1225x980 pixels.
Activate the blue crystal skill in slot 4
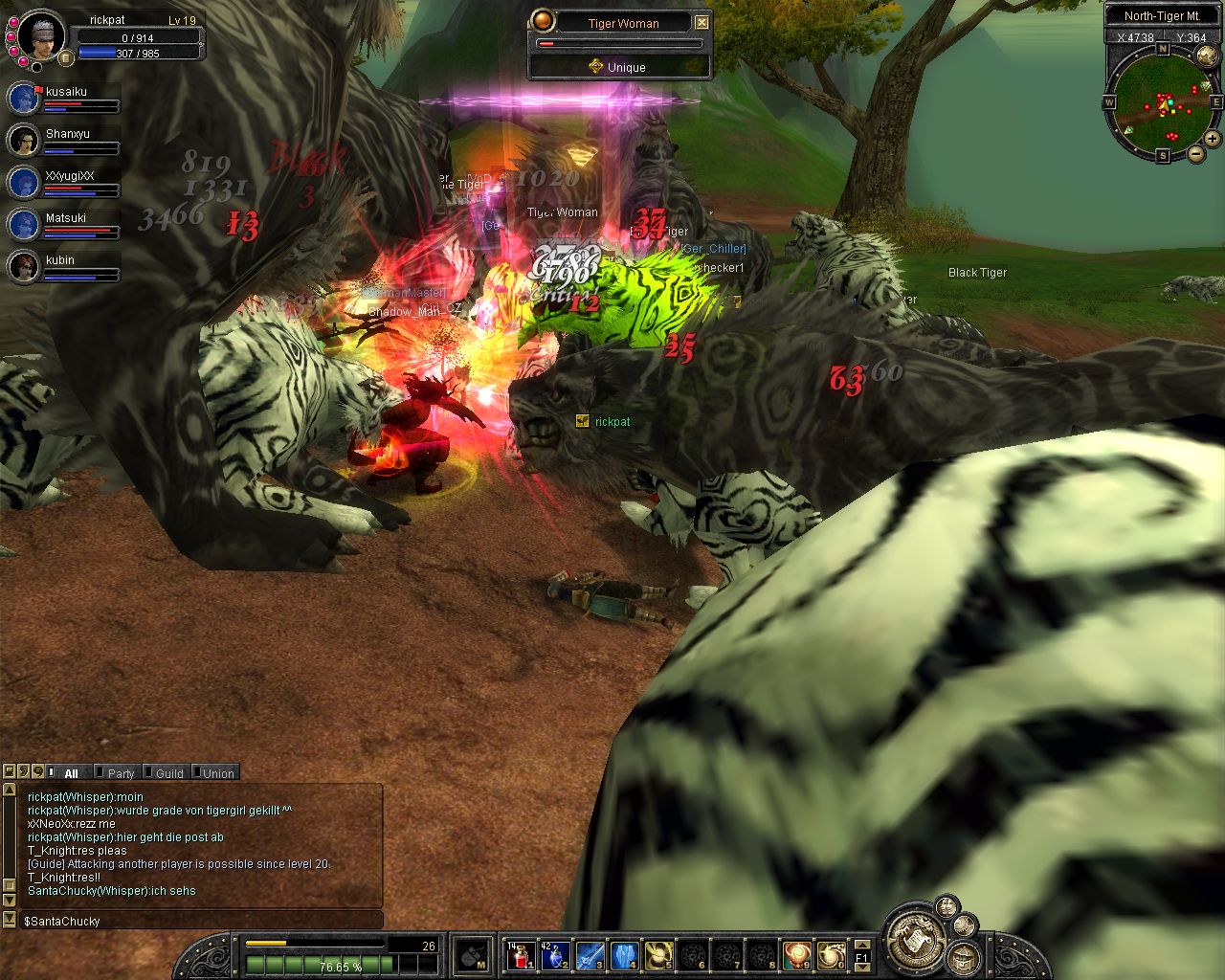pos(624,955)
